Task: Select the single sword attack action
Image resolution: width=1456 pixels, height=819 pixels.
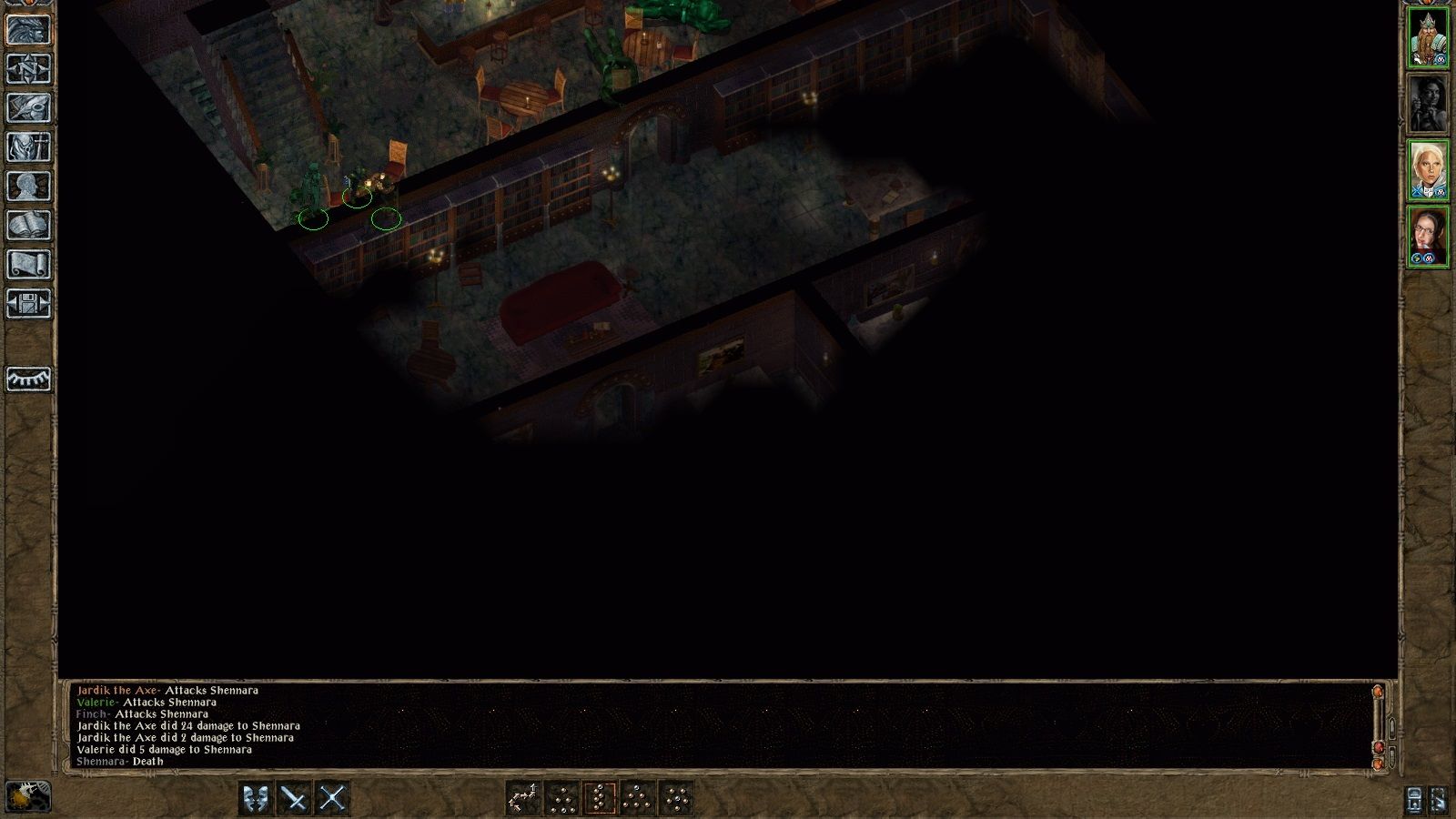Action: click(x=295, y=797)
